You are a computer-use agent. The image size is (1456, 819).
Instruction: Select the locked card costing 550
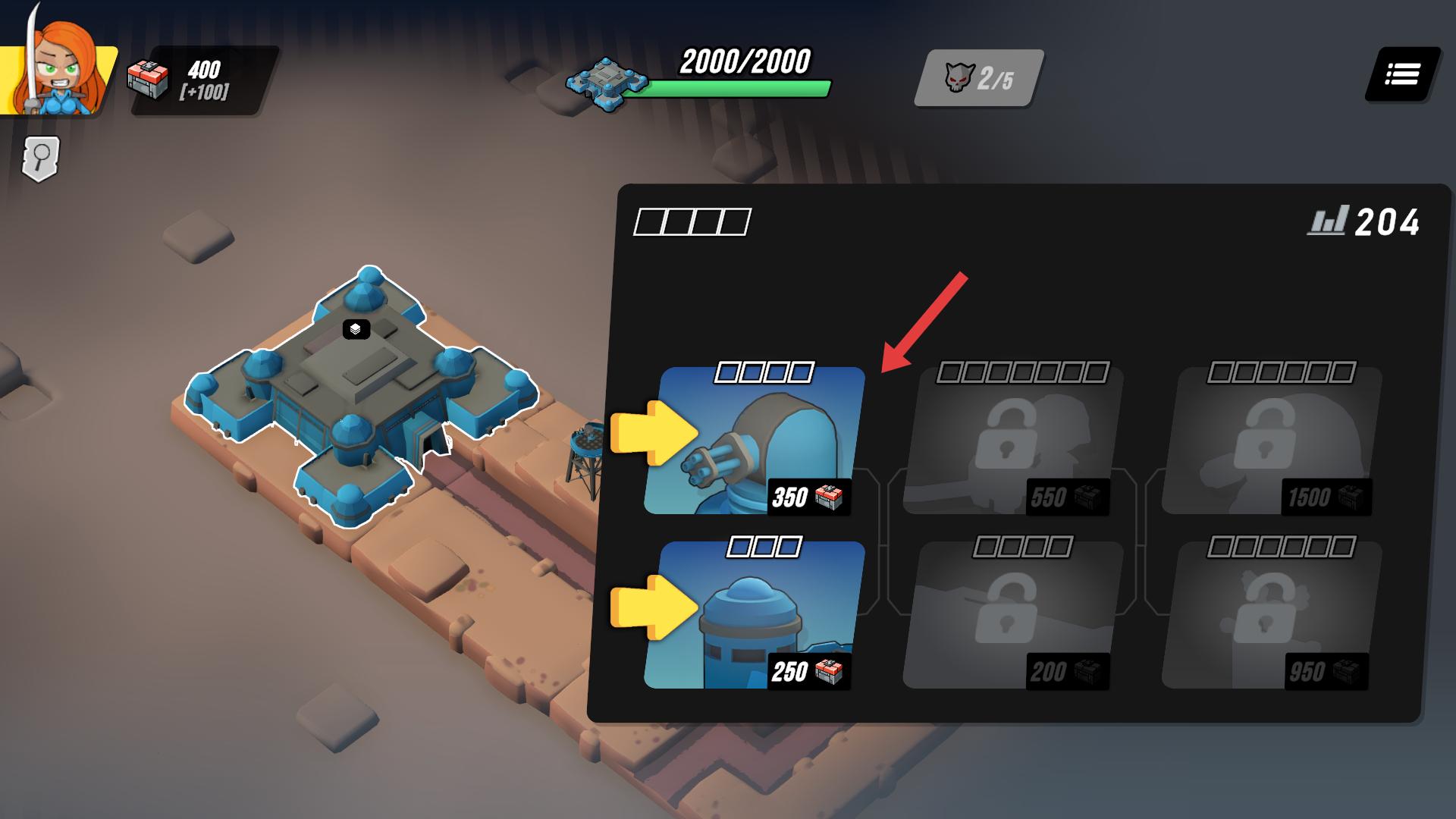click(x=1013, y=441)
